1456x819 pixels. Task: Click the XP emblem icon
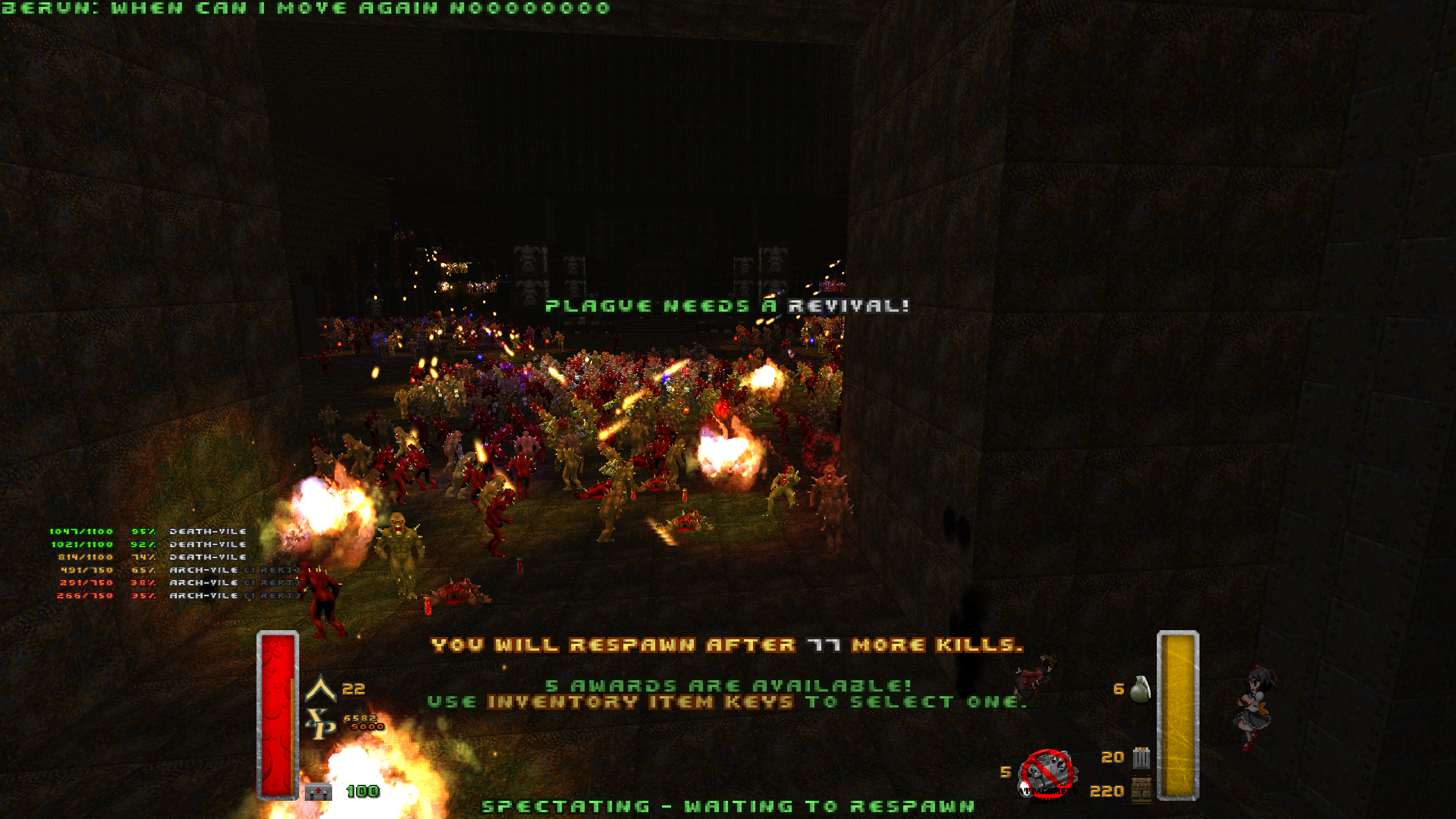click(321, 723)
